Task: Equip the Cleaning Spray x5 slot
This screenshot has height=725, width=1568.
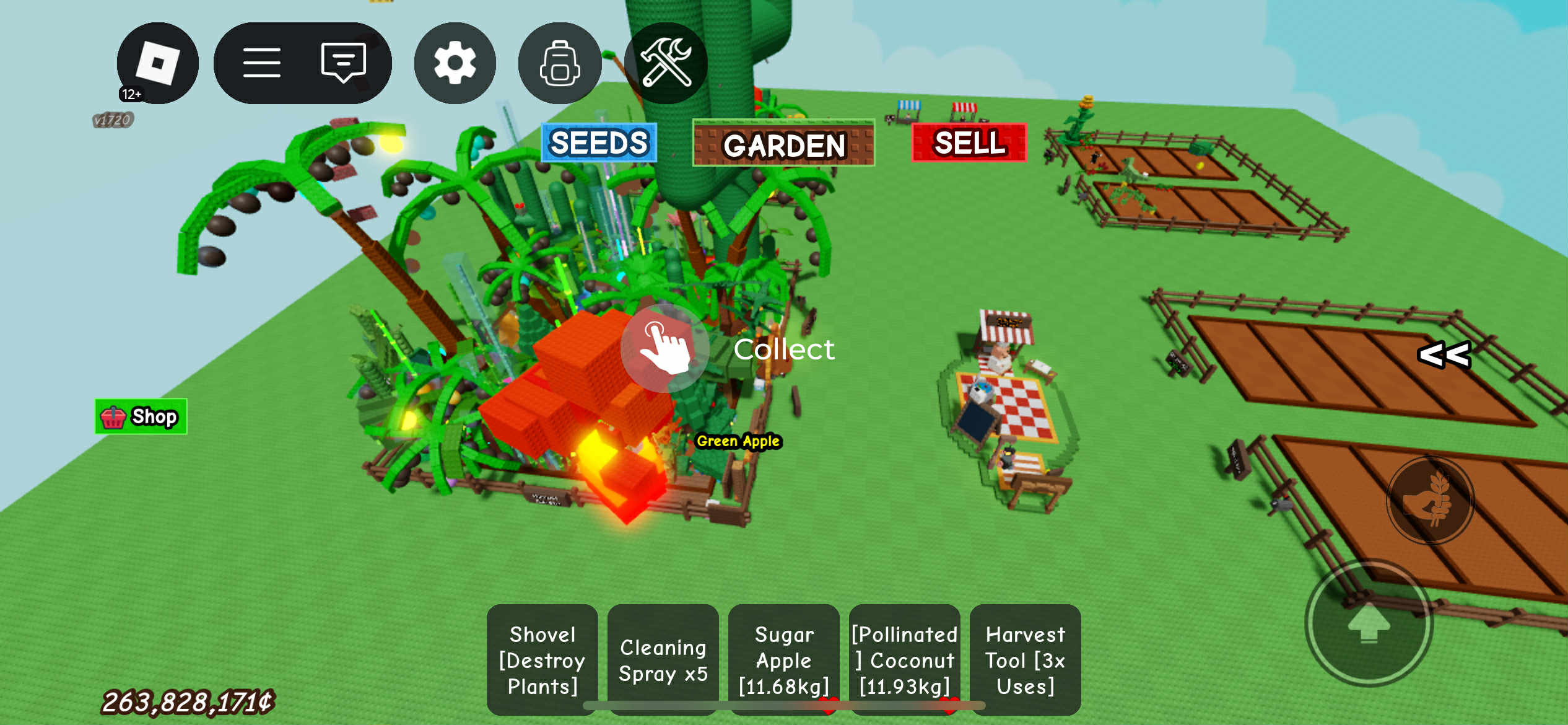Action: [x=663, y=660]
